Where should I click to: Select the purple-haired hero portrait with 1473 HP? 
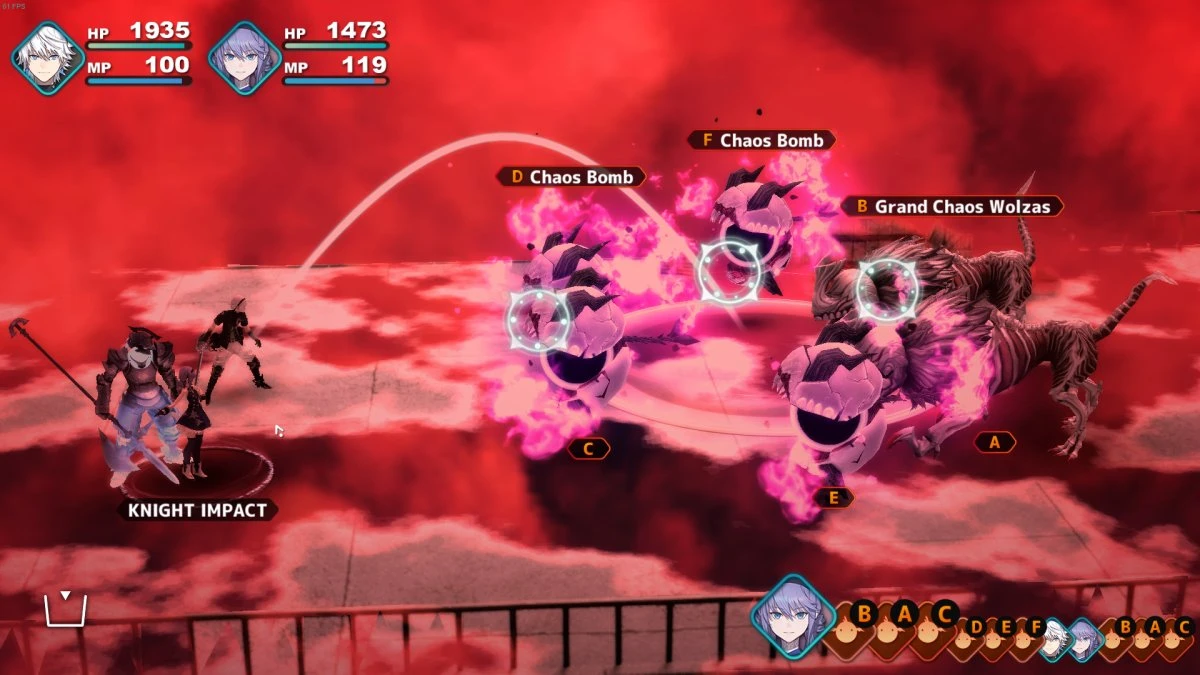click(244, 58)
